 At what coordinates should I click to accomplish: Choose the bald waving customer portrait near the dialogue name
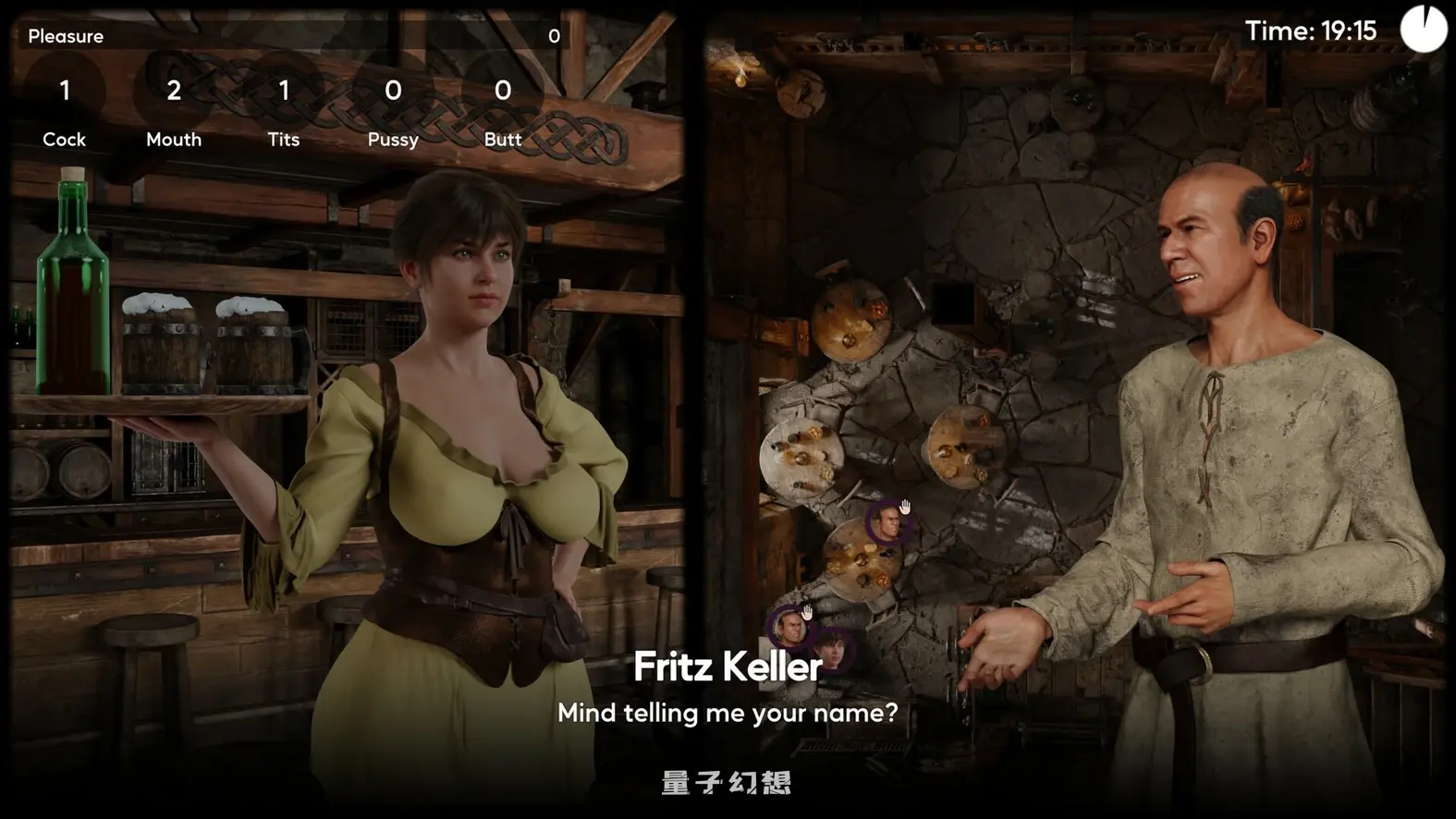tap(789, 629)
